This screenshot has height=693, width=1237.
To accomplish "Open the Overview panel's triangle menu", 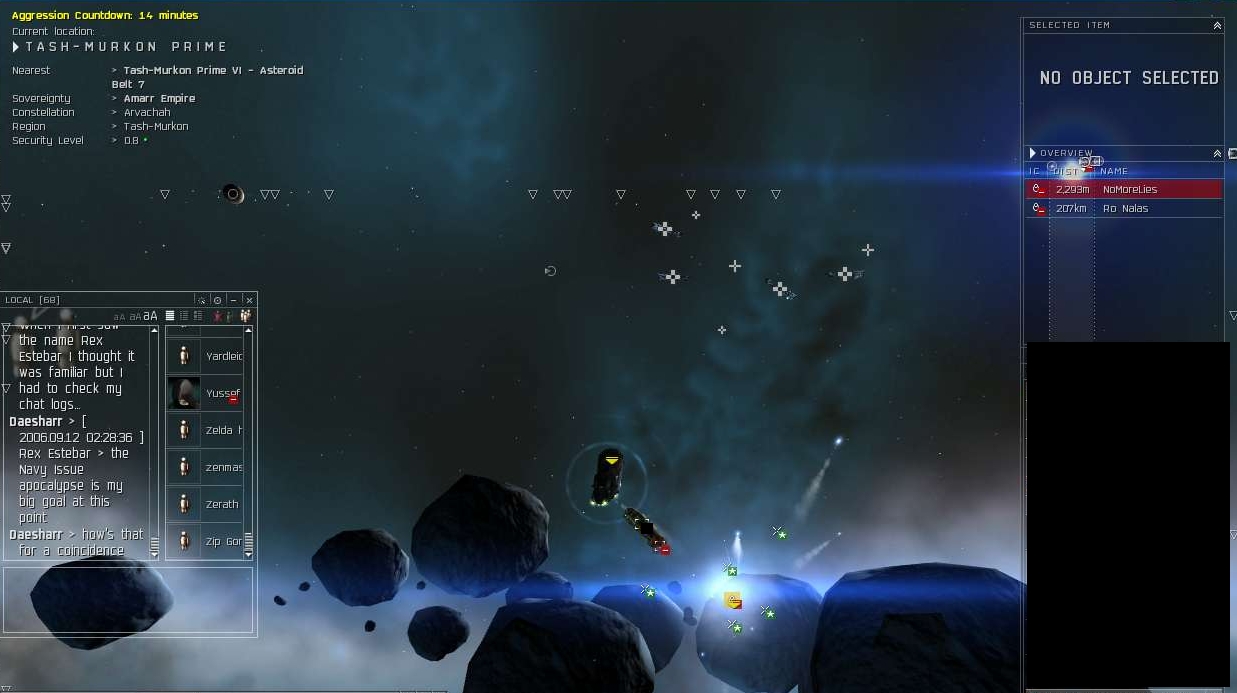I will (x=1033, y=153).
